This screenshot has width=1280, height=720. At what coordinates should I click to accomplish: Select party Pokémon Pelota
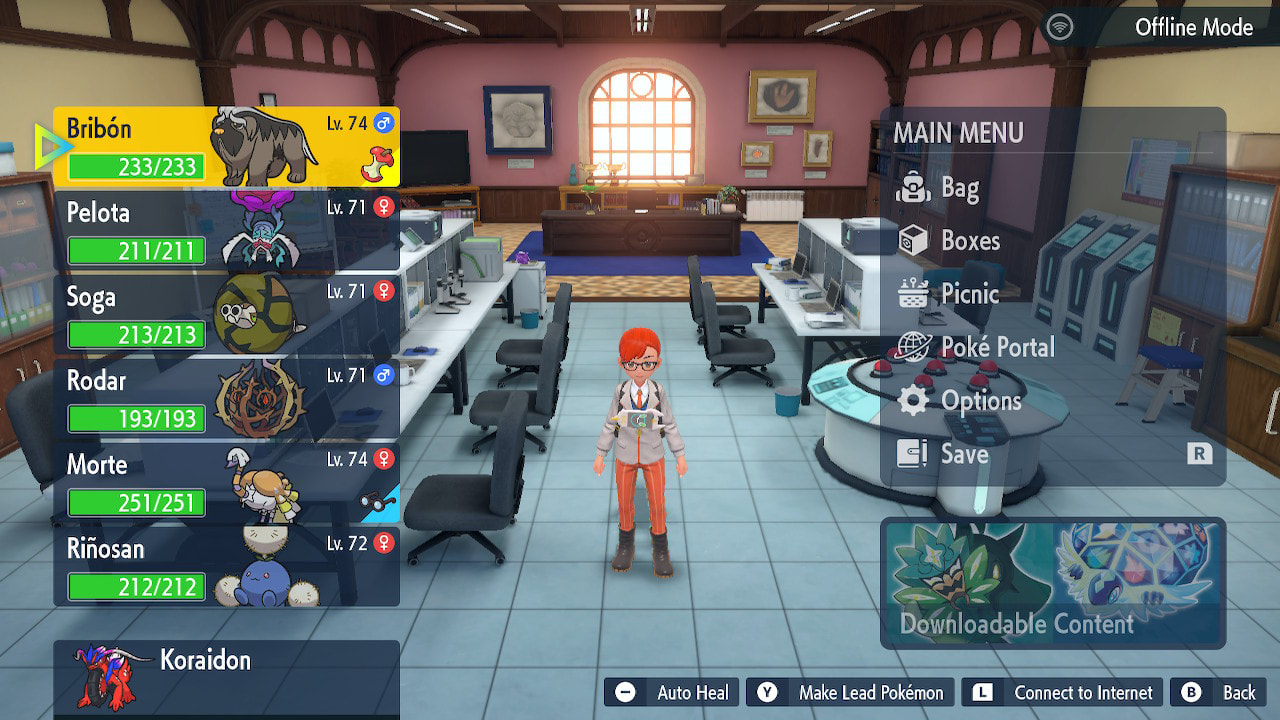(226, 231)
